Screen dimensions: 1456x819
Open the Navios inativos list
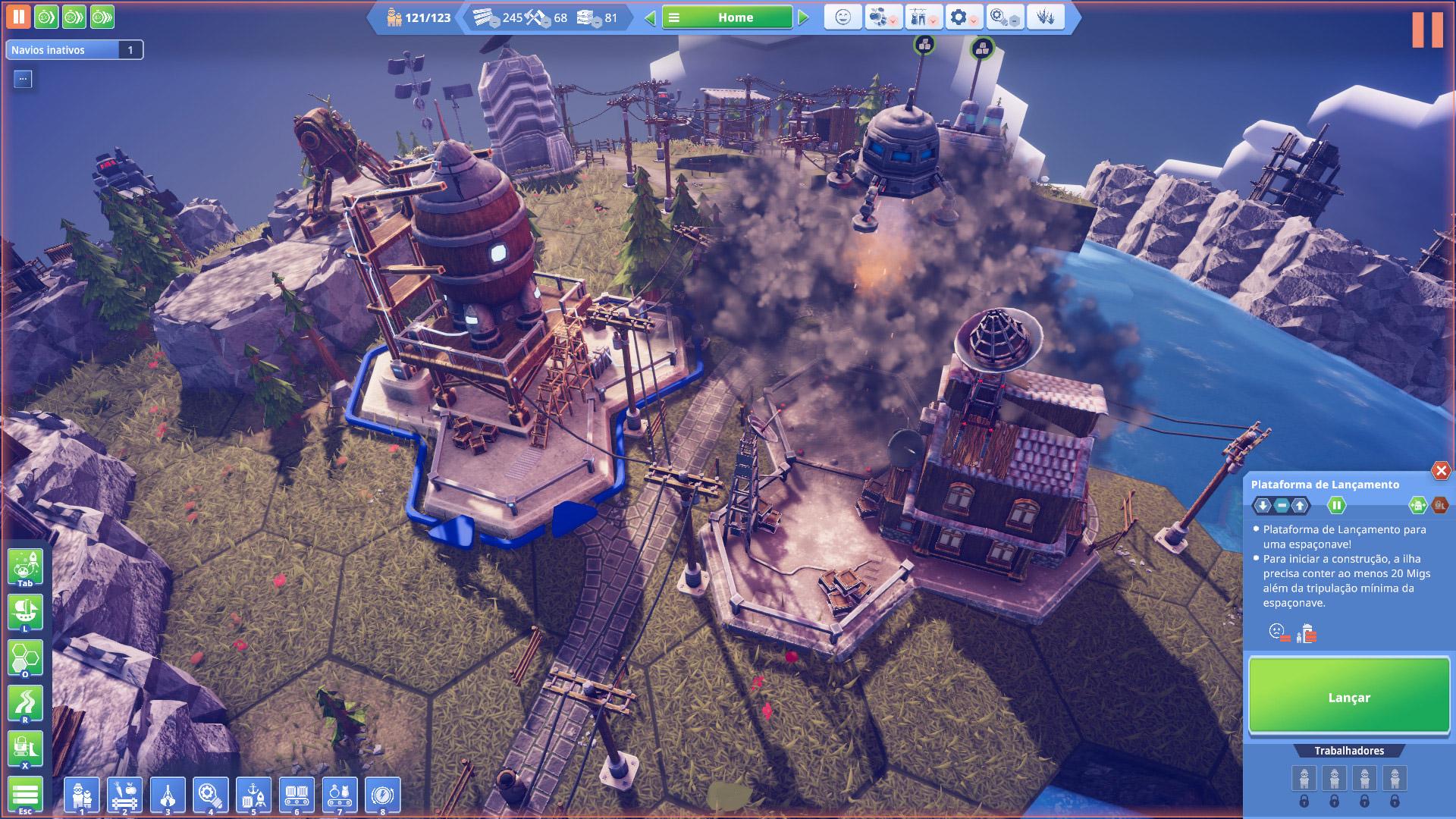[74, 50]
